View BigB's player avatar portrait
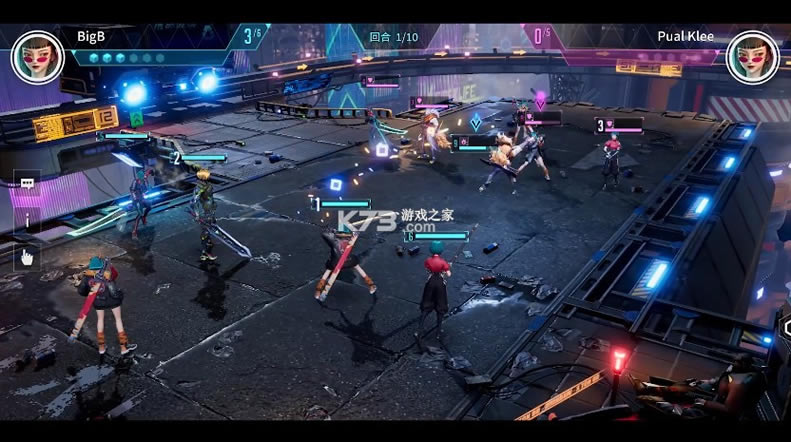The height and width of the screenshot is (442, 791). coord(37,57)
